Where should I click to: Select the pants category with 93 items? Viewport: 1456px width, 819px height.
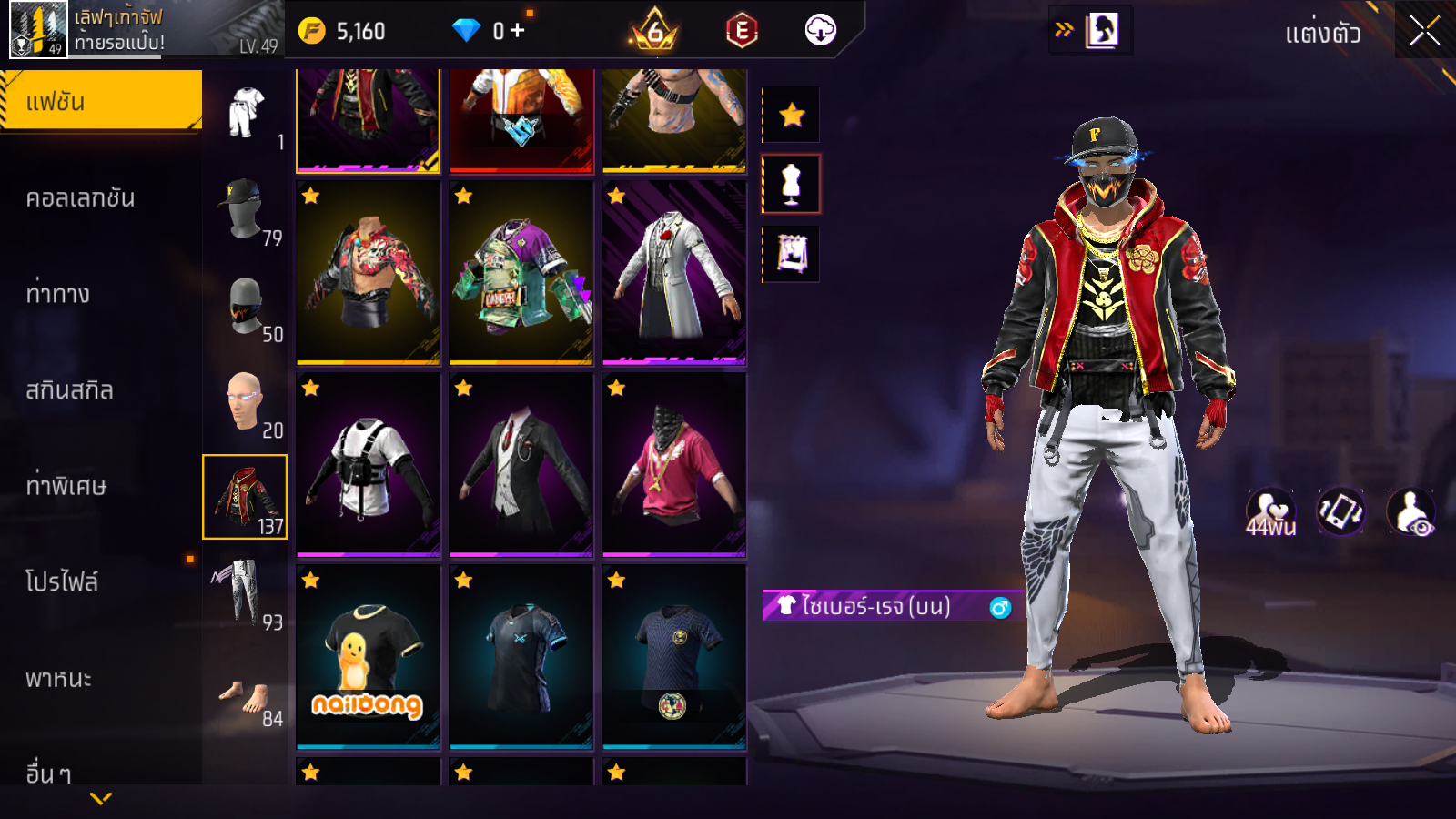click(x=245, y=594)
